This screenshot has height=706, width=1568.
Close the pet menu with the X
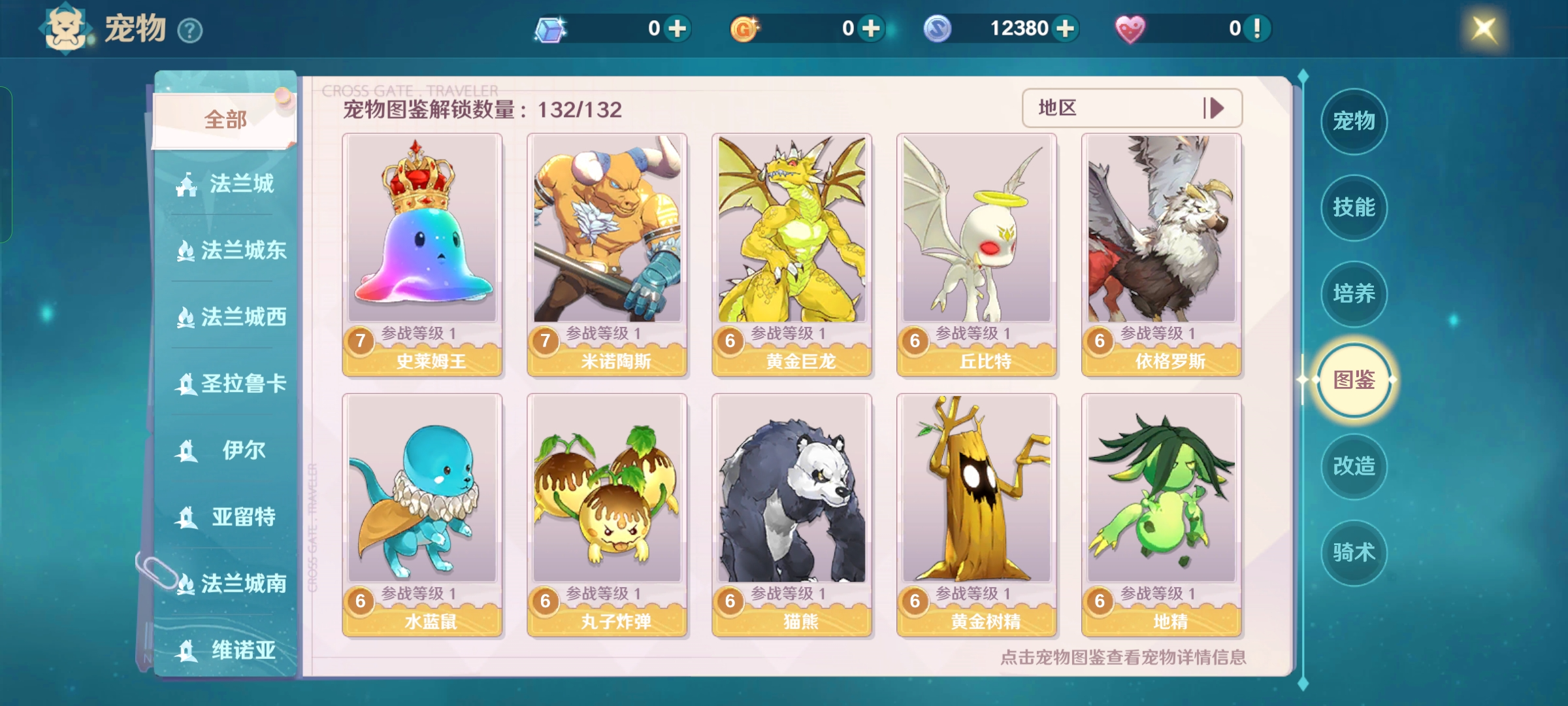(1484, 29)
